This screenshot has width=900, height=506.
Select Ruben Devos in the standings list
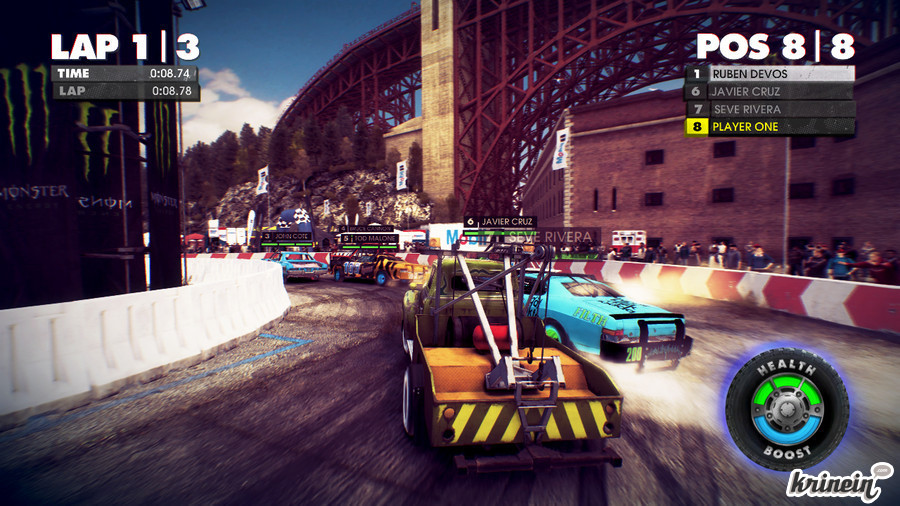770,73
